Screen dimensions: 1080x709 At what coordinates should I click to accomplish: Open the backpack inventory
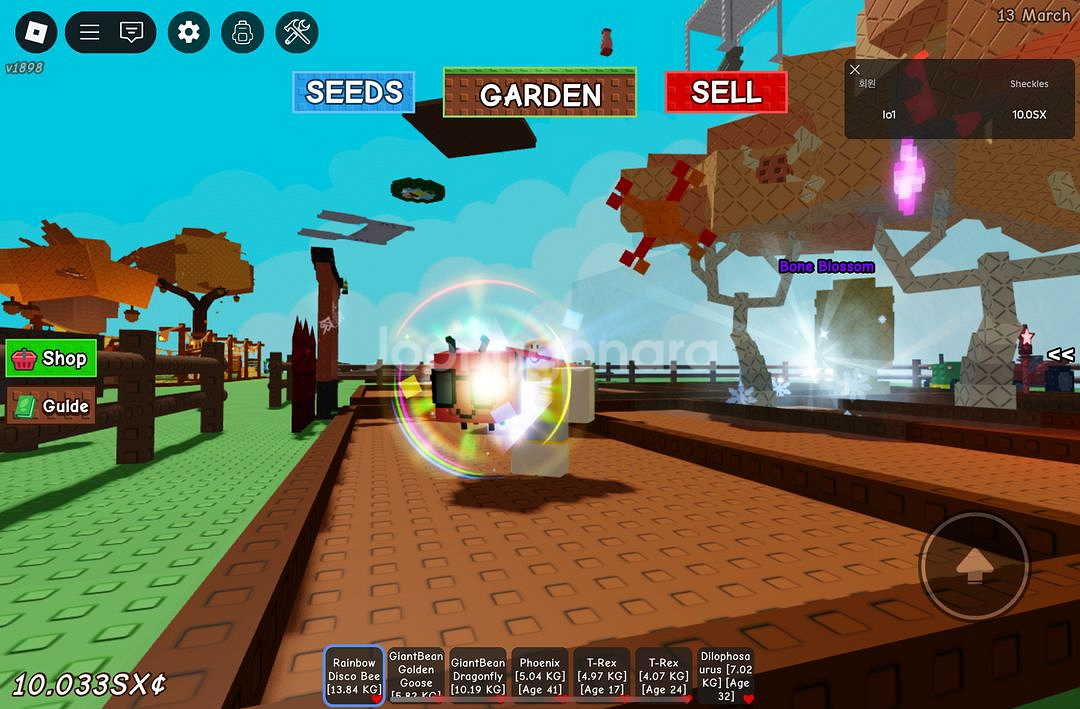click(242, 32)
